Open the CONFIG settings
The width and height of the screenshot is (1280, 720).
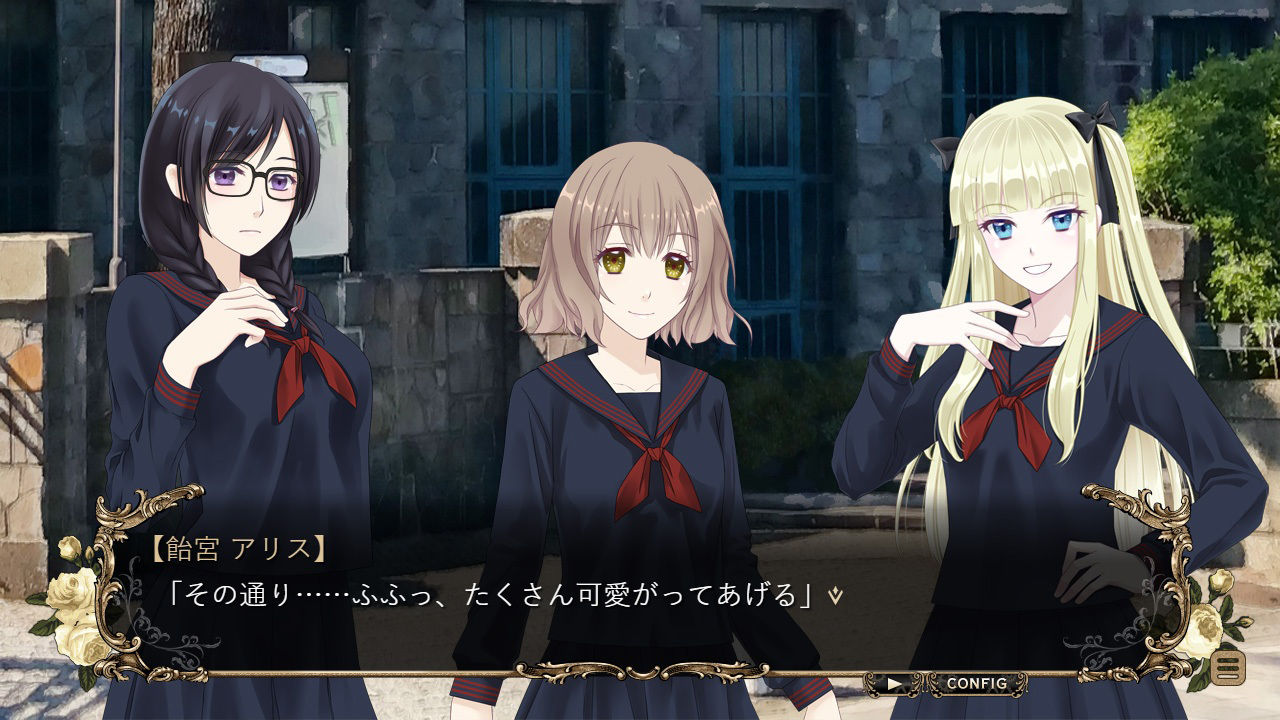point(976,684)
